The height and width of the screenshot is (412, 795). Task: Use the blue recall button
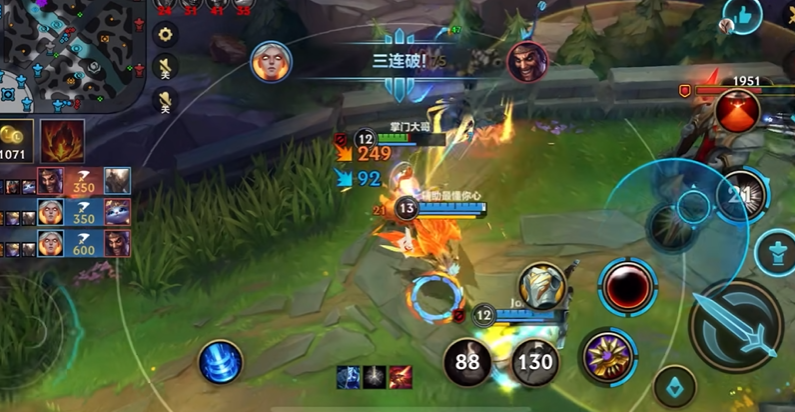coord(221,361)
